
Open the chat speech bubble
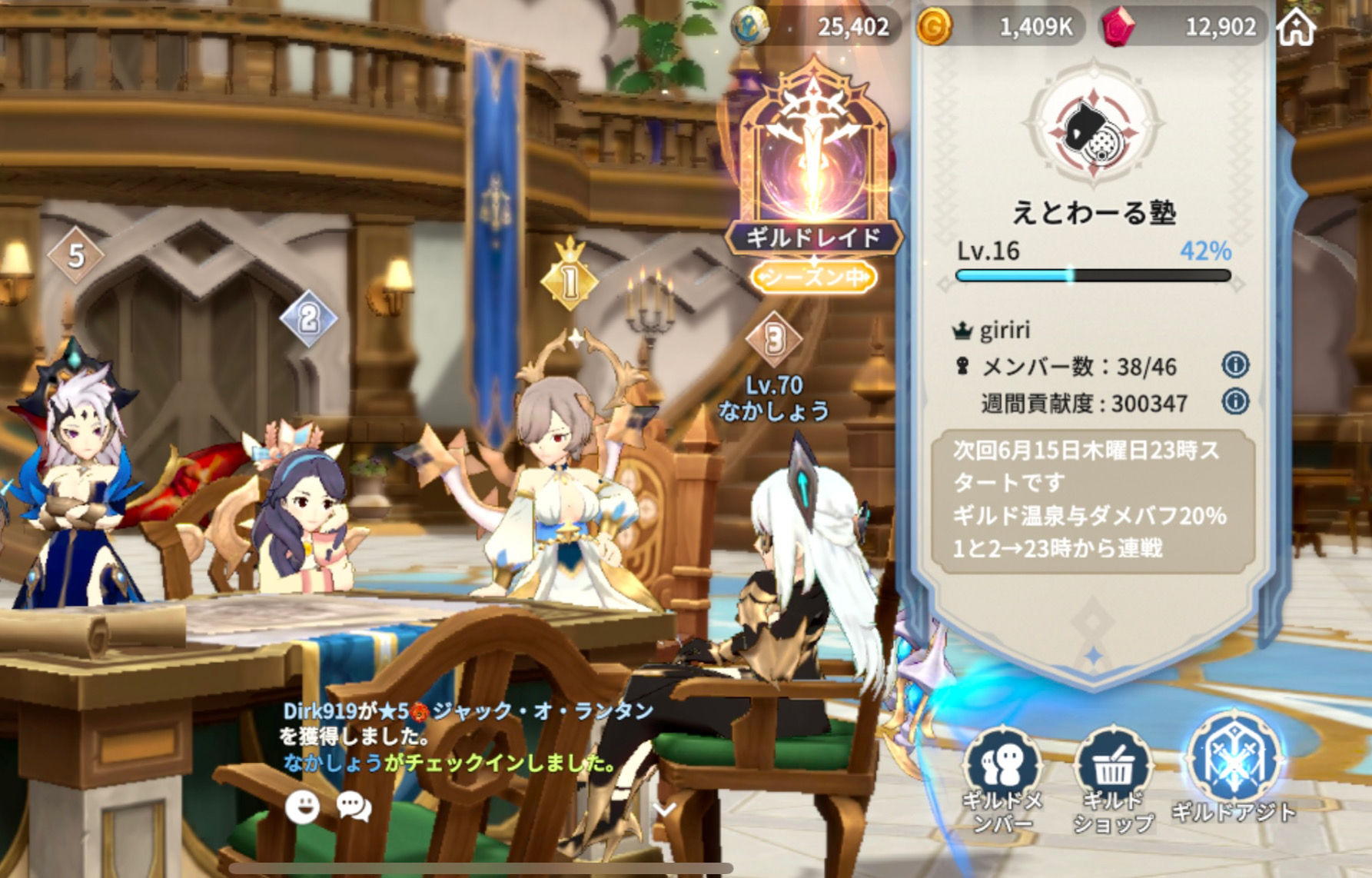[x=354, y=807]
